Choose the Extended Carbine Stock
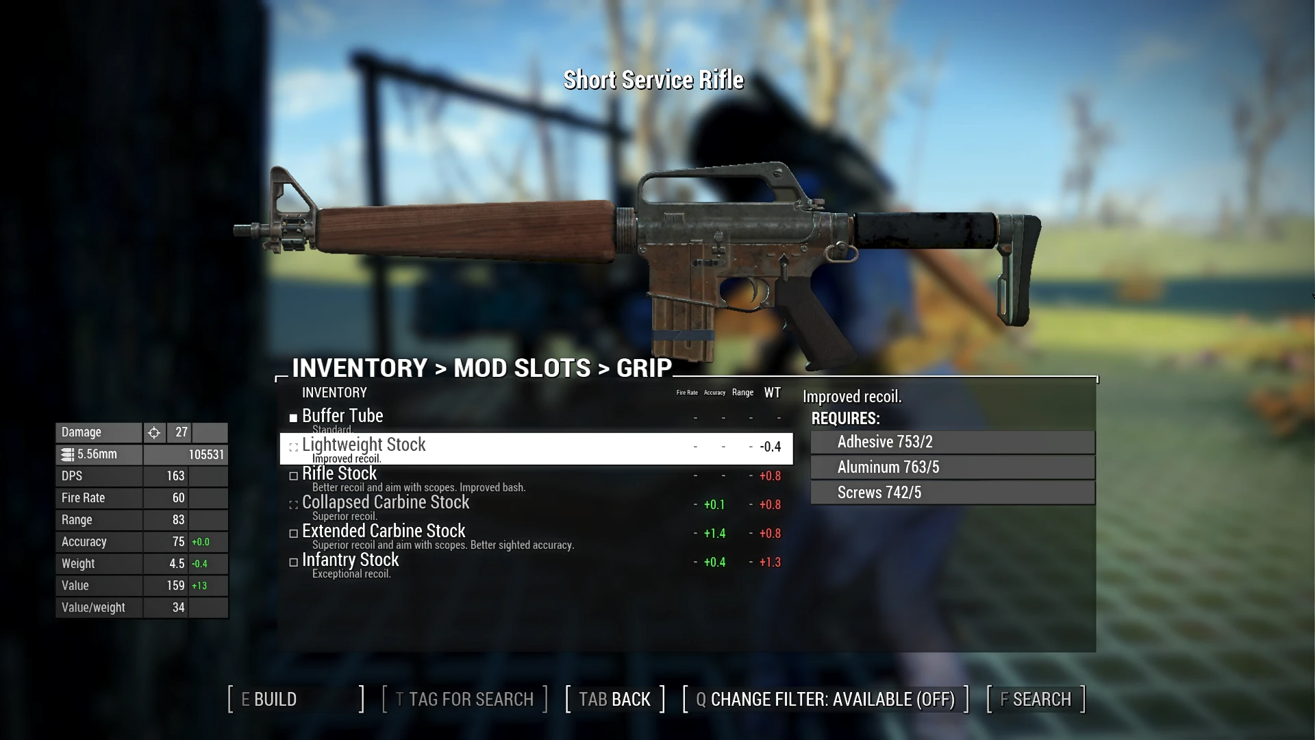Viewport: 1315px width, 740px height. pyautogui.click(x=383, y=532)
